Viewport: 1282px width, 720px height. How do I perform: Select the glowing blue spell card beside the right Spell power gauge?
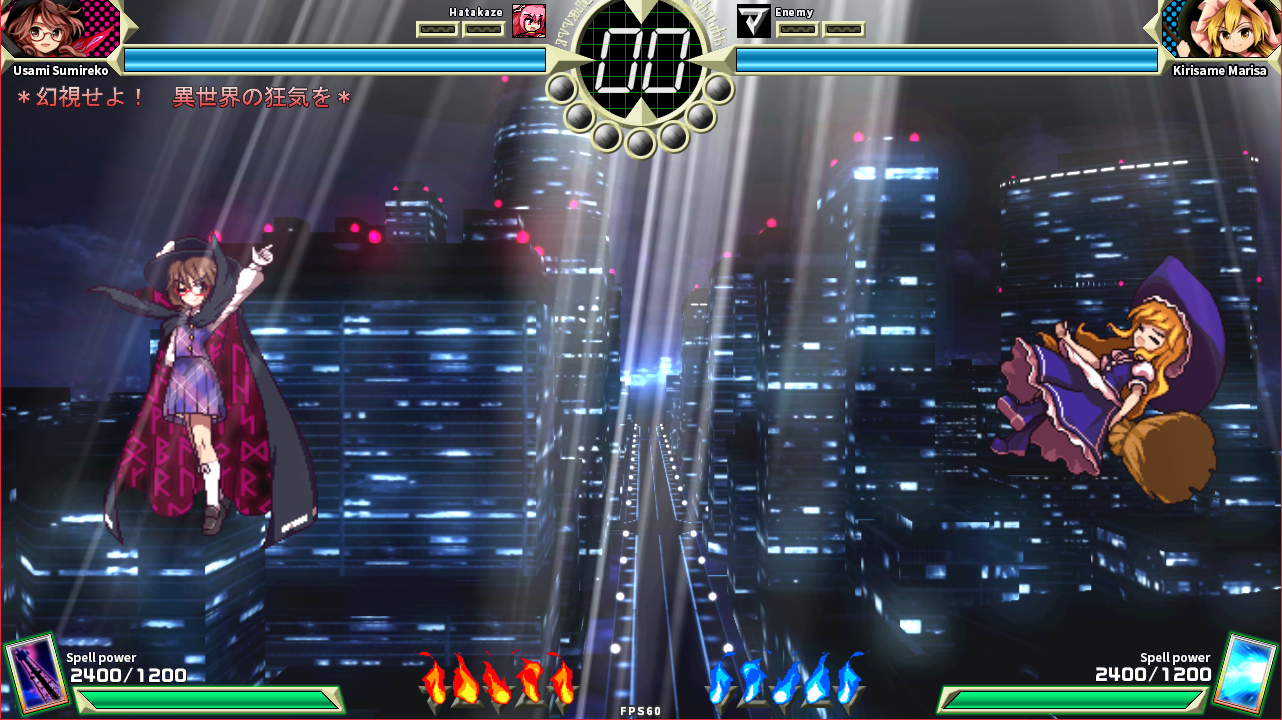[x=1245, y=675]
